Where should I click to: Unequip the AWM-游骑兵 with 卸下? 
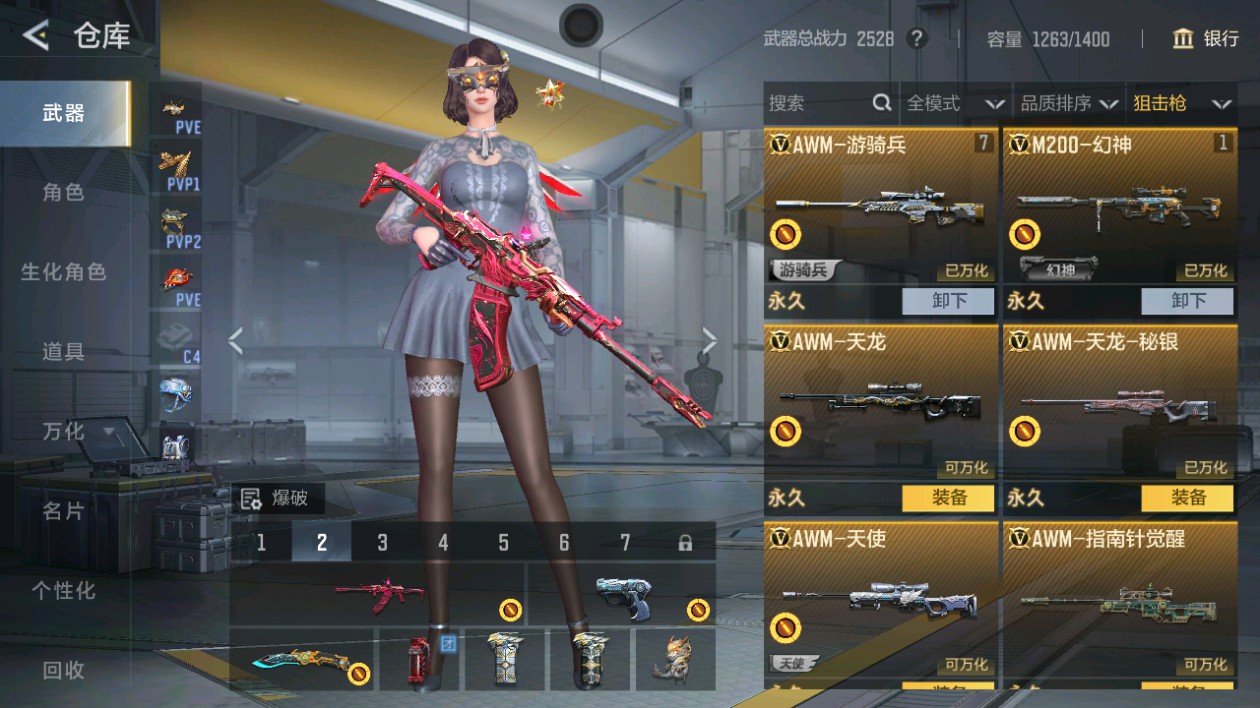click(948, 300)
